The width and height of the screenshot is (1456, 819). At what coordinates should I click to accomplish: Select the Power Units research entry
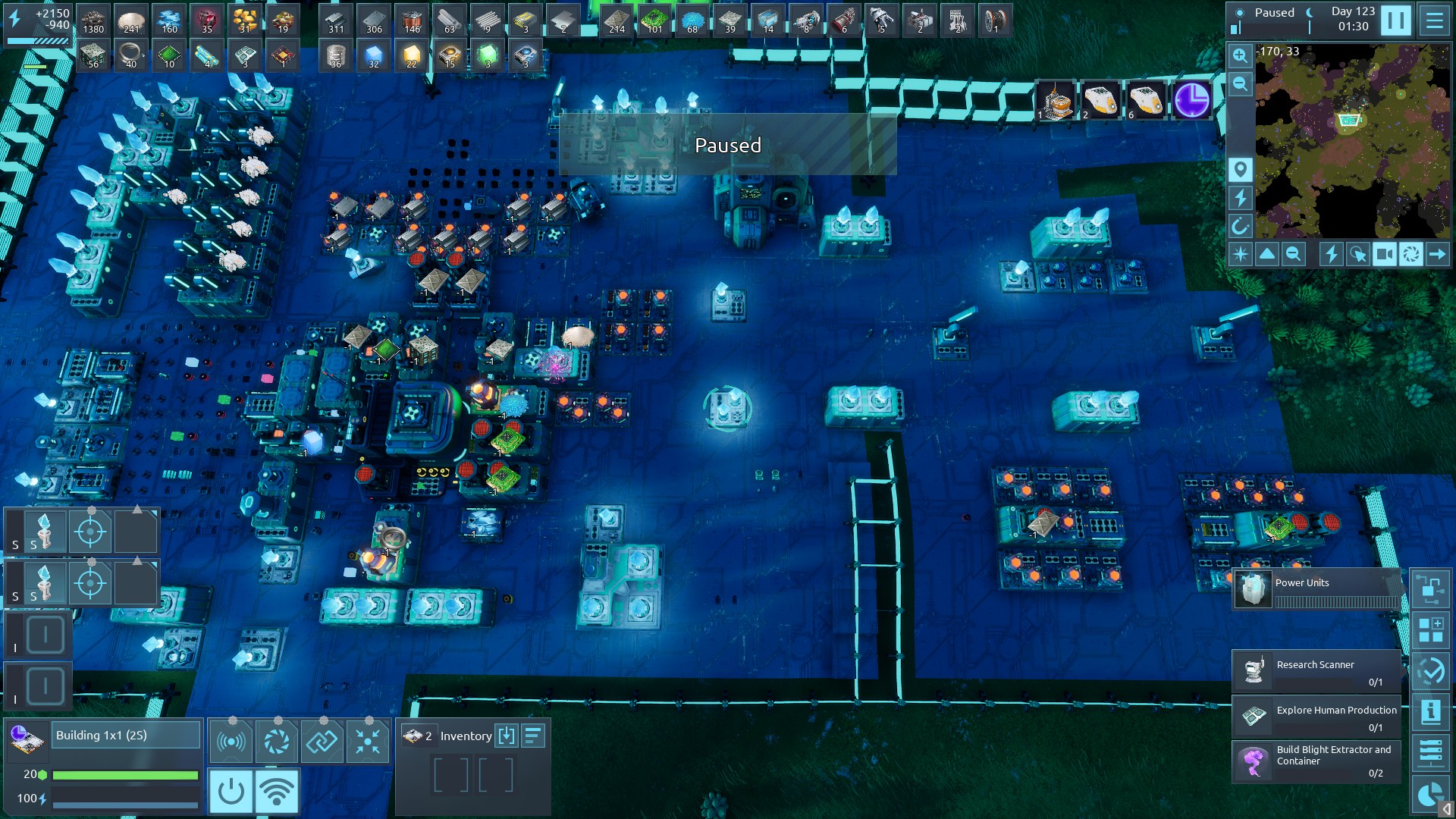(1317, 589)
